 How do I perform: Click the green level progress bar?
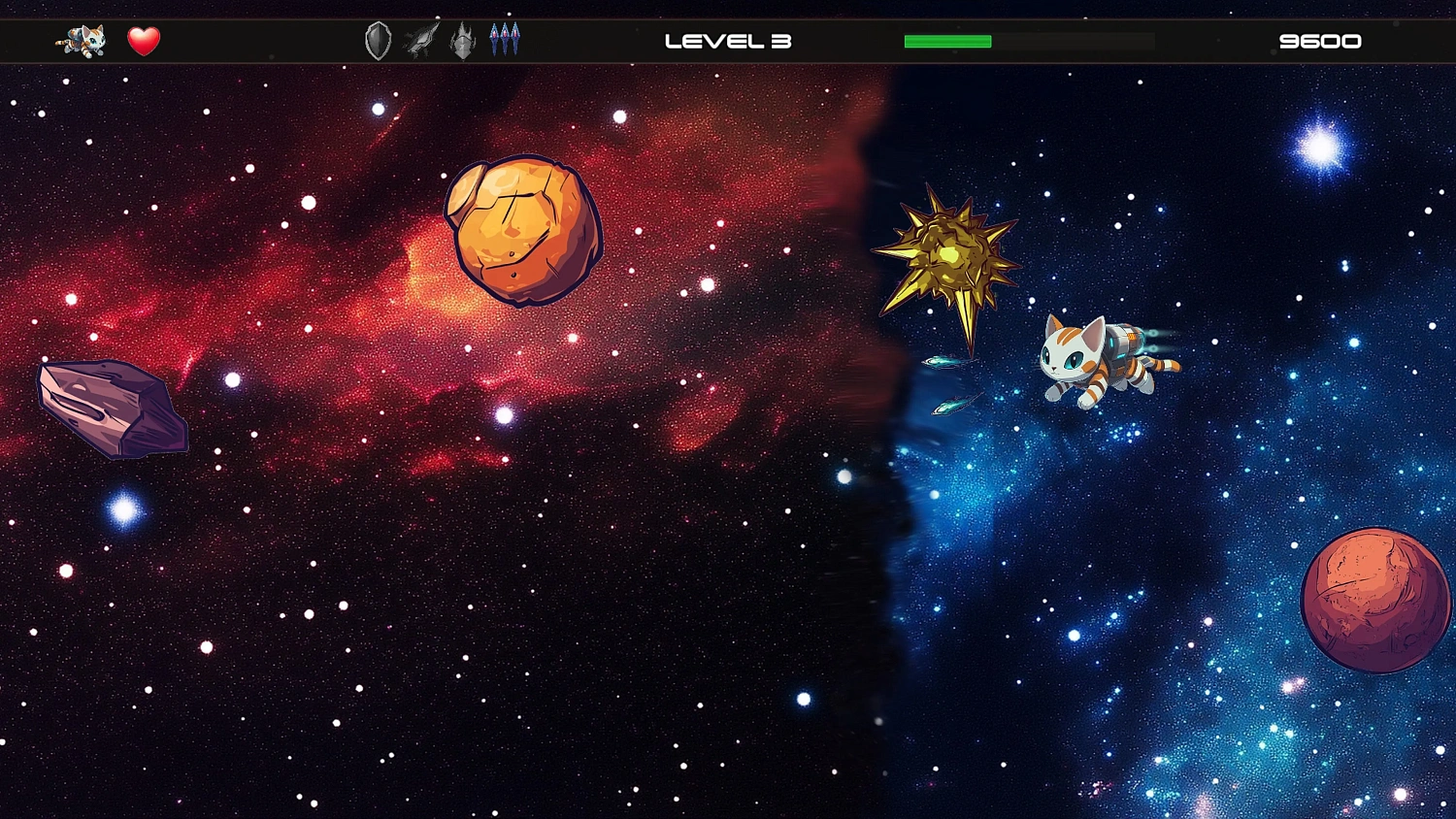[x=946, y=41]
